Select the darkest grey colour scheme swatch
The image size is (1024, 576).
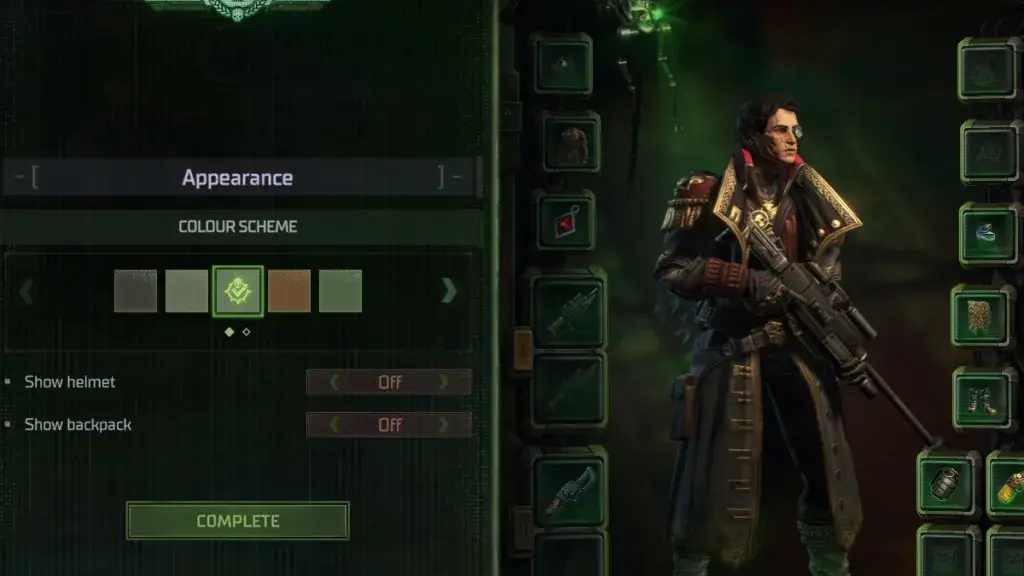135,291
